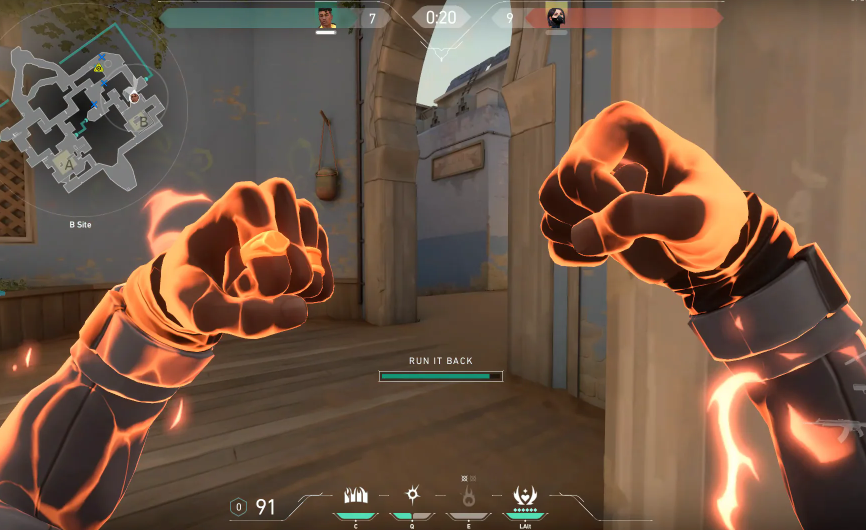Select the Blaze fire wall ability

pos(355,495)
